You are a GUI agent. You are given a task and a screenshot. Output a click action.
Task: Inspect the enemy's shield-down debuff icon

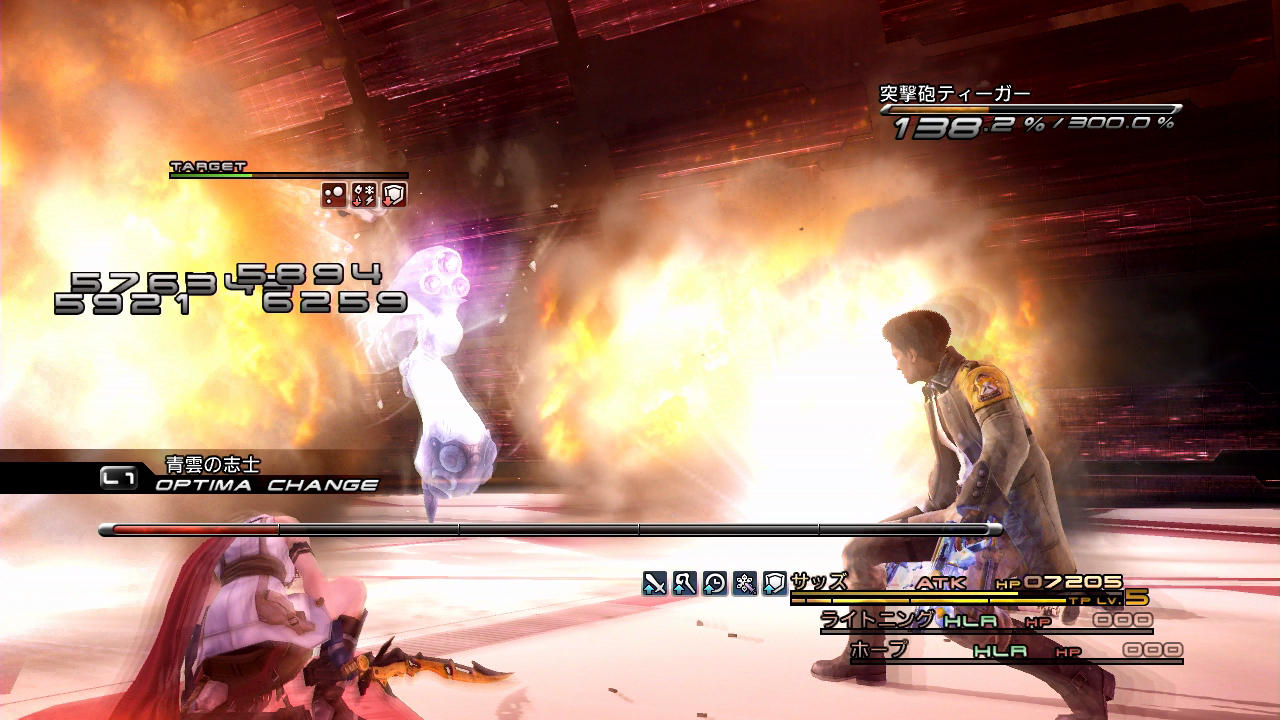pos(394,195)
